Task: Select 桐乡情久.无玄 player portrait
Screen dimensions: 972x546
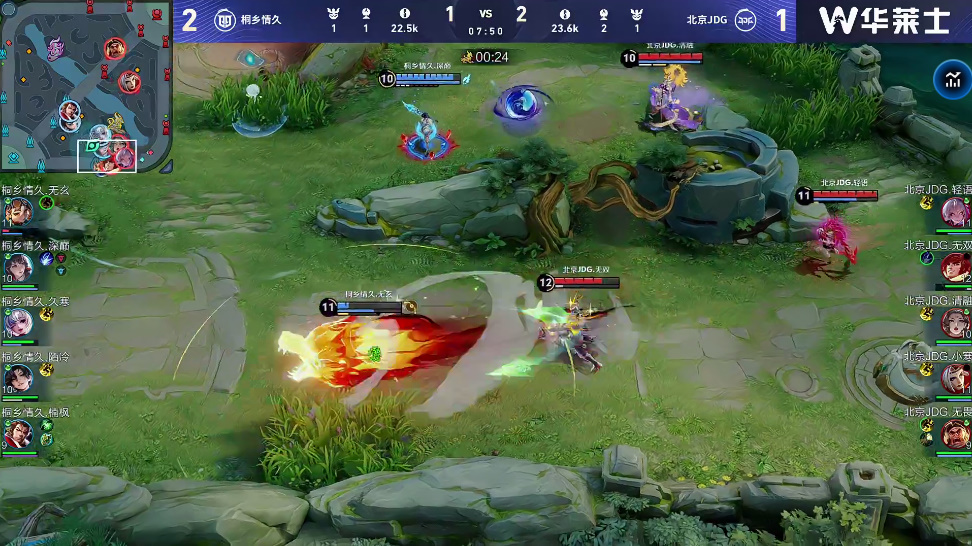Action: [x=18, y=211]
